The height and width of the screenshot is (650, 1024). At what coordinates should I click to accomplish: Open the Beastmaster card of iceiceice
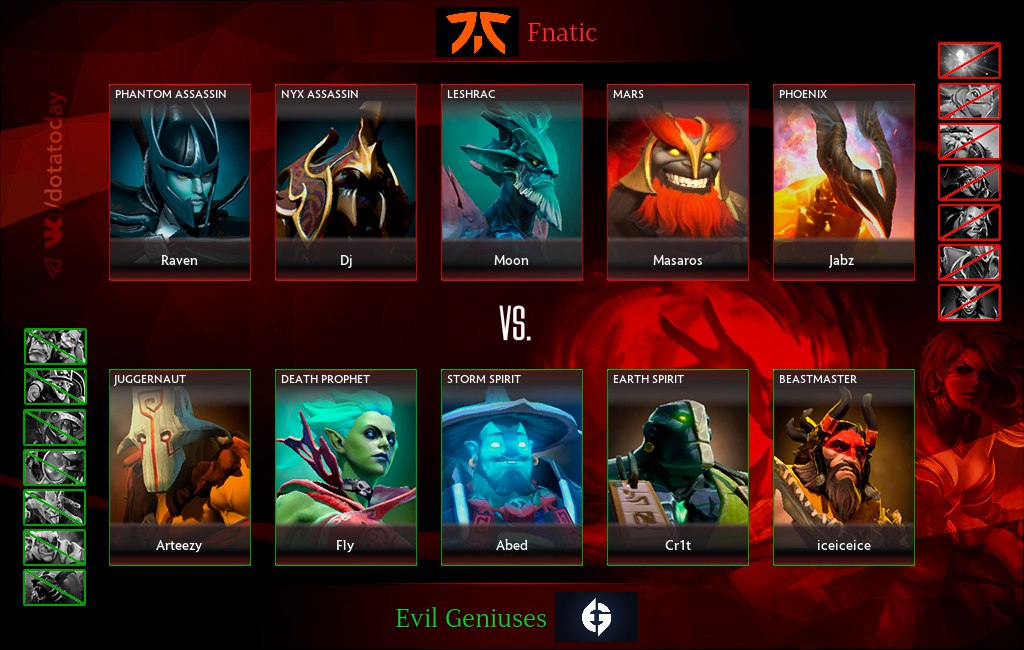[x=844, y=467]
